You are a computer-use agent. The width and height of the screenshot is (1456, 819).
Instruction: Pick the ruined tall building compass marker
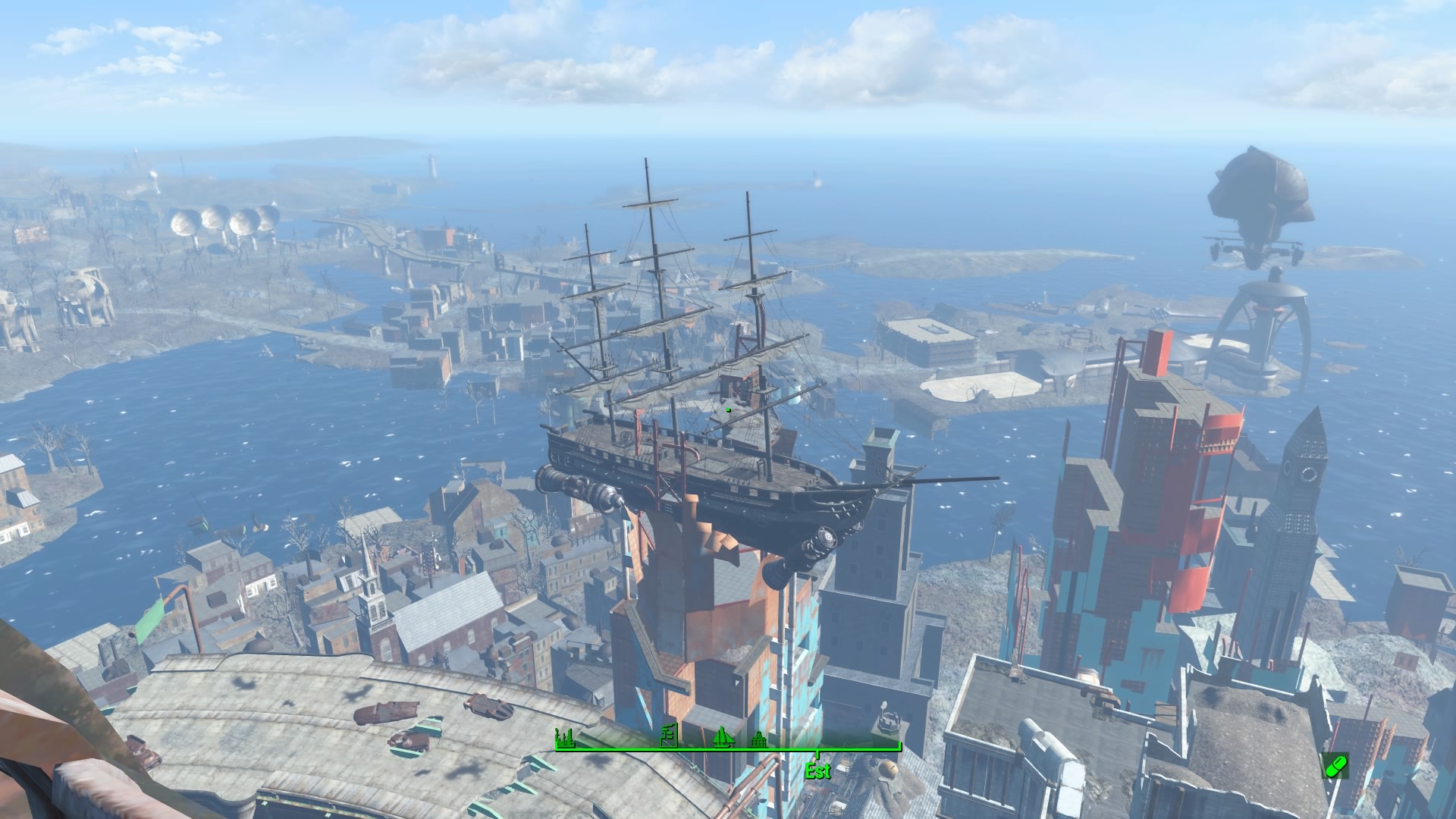668,735
